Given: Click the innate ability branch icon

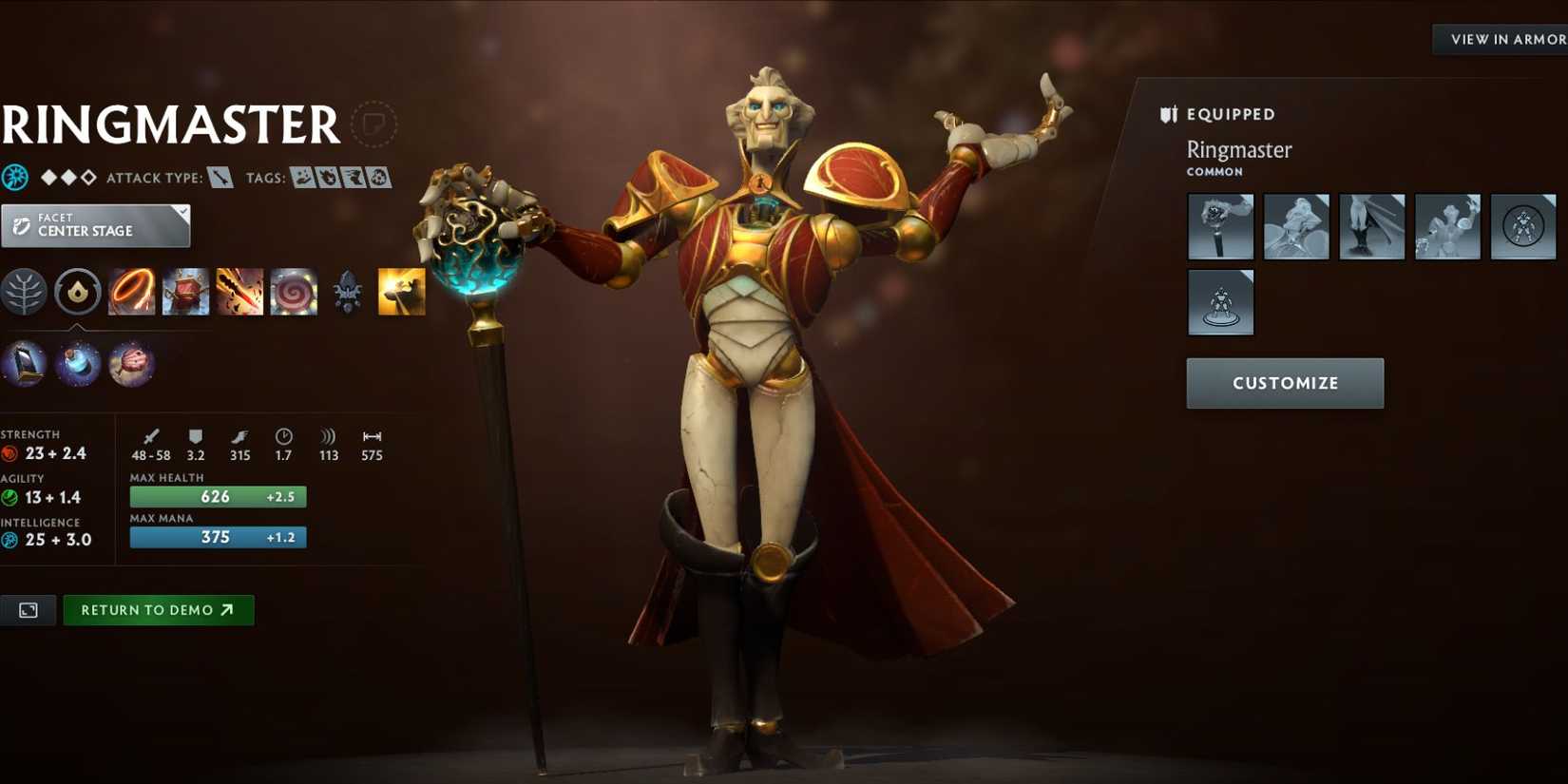Looking at the screenshot, I should 24,292.
